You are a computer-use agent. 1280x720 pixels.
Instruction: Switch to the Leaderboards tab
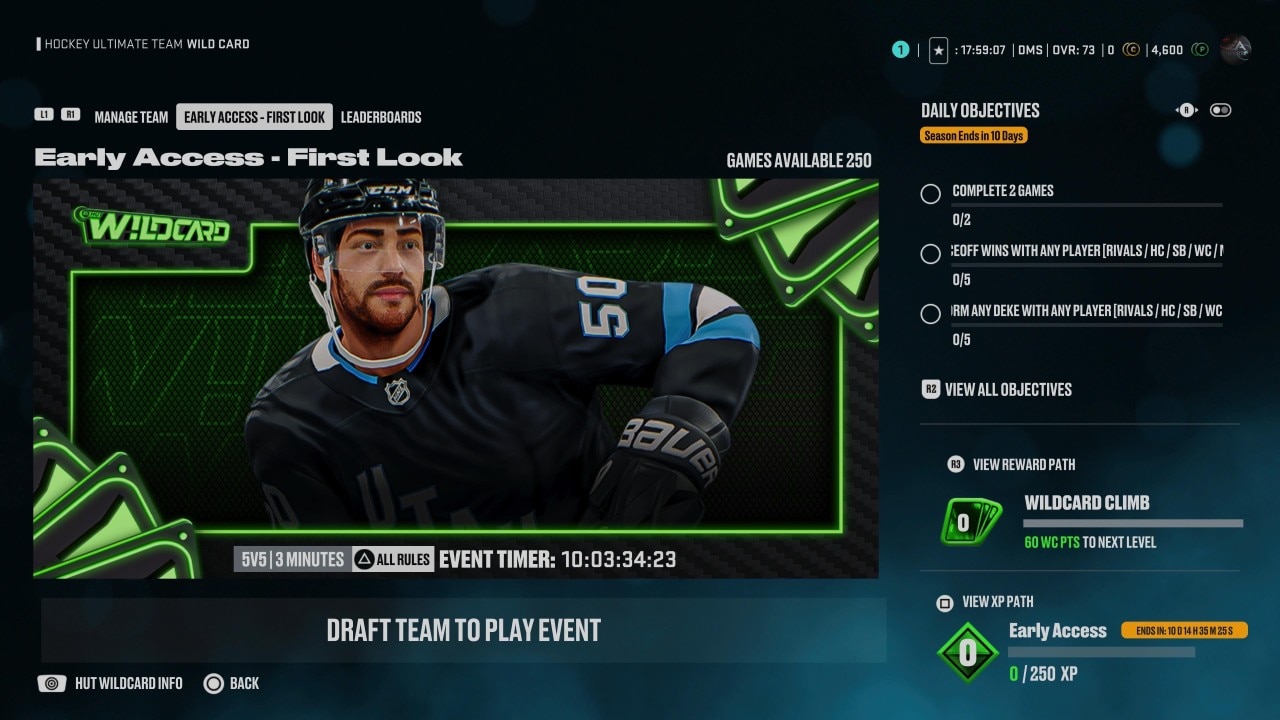click(381, 116)
